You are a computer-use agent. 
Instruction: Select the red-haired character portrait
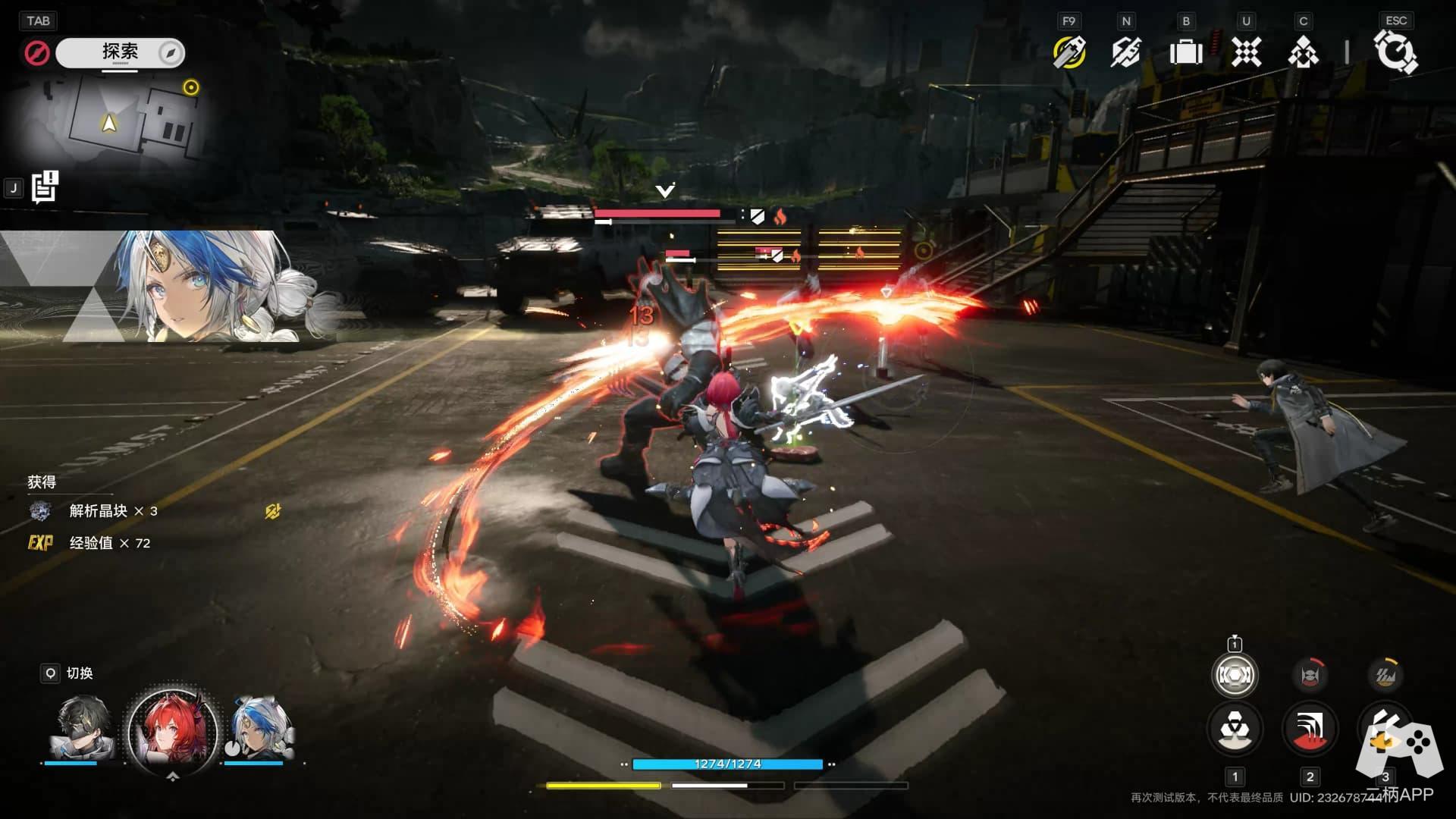pos(172,730)
